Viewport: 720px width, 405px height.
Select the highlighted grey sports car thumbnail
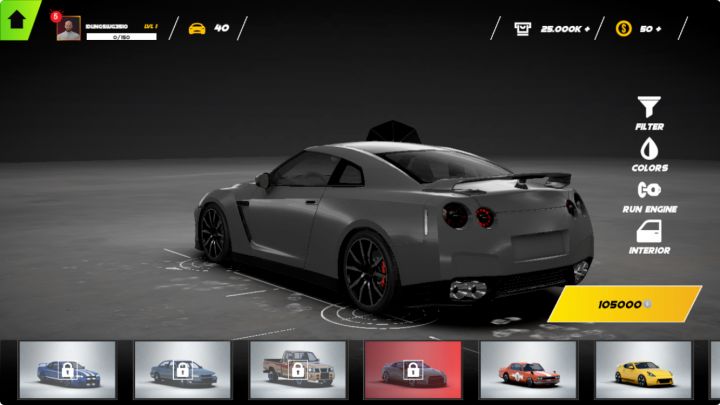(x=412, y=370)
